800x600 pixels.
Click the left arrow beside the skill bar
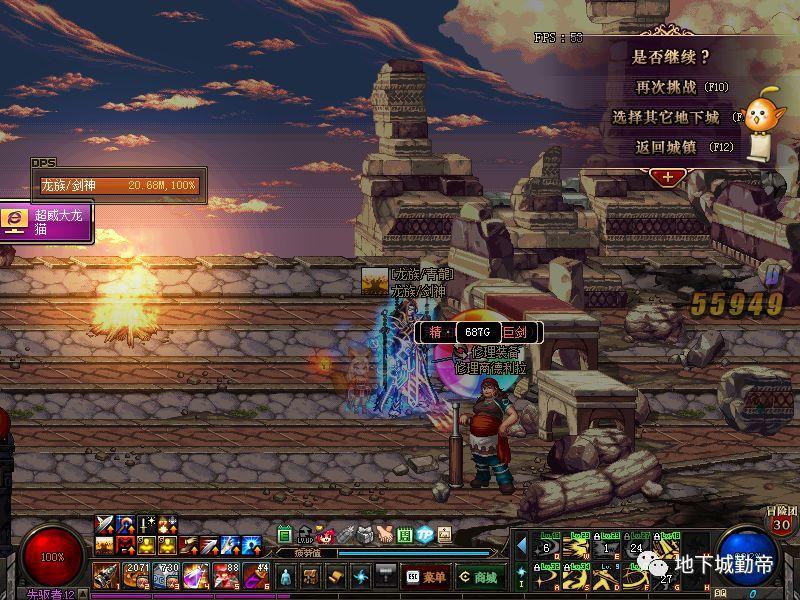click(521, 546)
